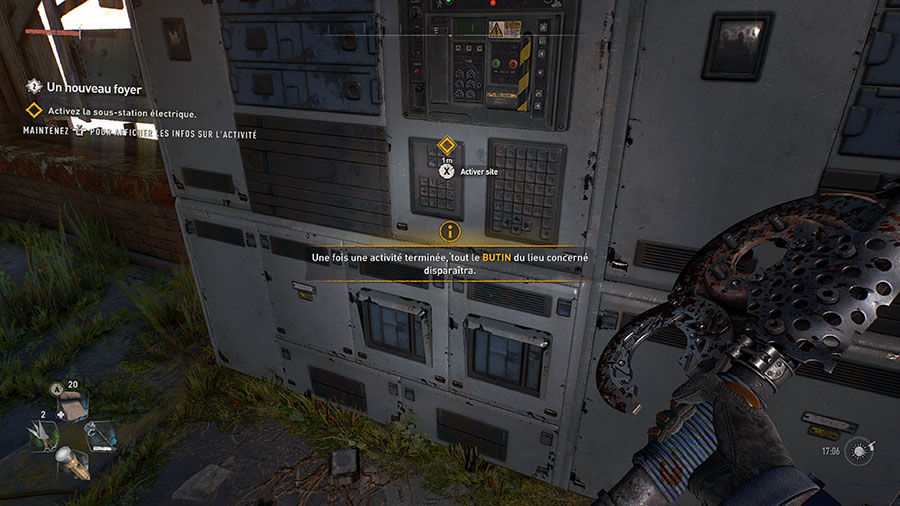The height and width of the screenshot is (506, 900).
Task: Click the yellow objective marker diamond on the panel
Action: pyautogui.click(x=446, y=145)
